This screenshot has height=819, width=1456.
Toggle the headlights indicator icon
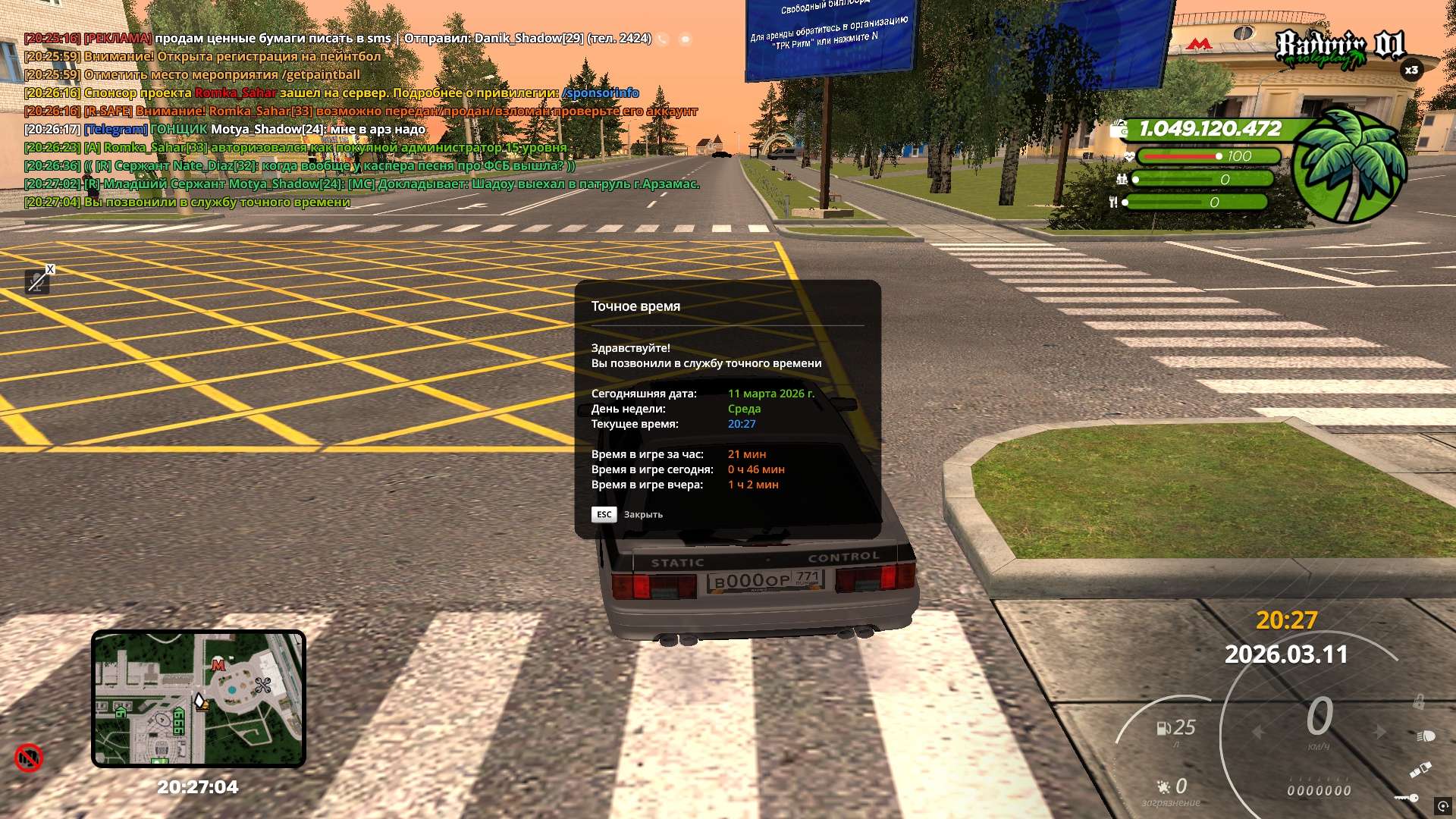[x=1426, y=736]
